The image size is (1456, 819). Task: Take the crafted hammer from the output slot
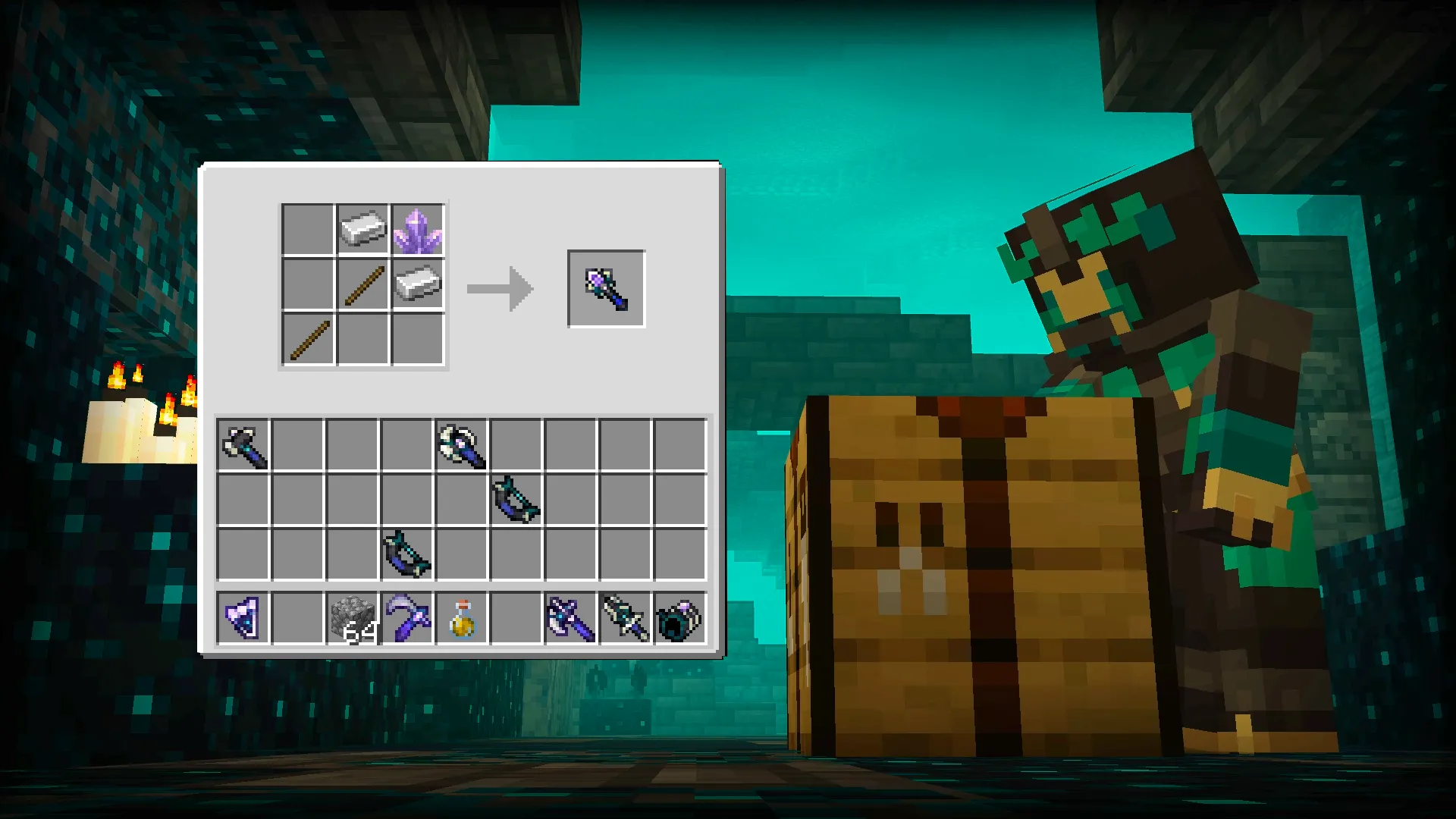coord(605,288)
